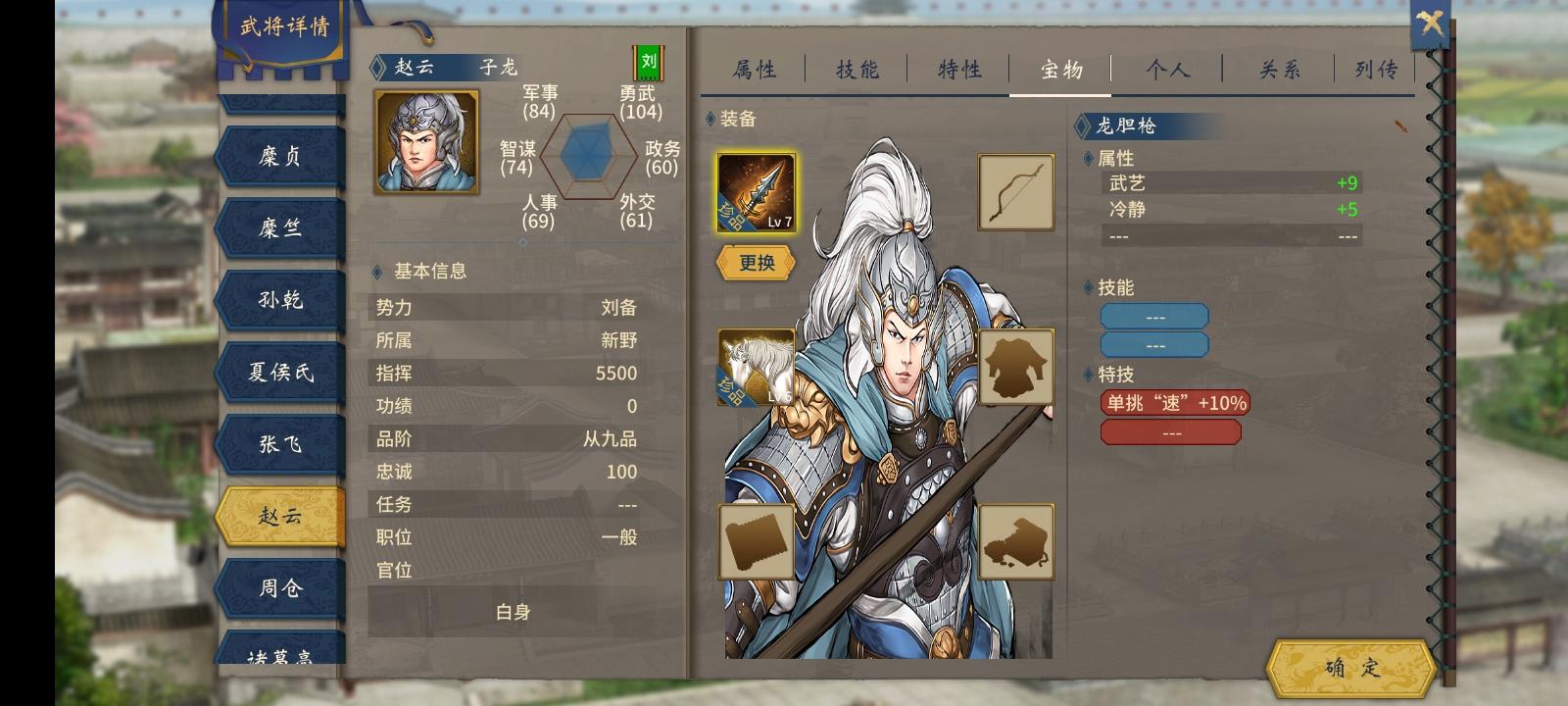Switch to the 技能 tab
Screen dimensions: 1568x706
click(857, 69)
